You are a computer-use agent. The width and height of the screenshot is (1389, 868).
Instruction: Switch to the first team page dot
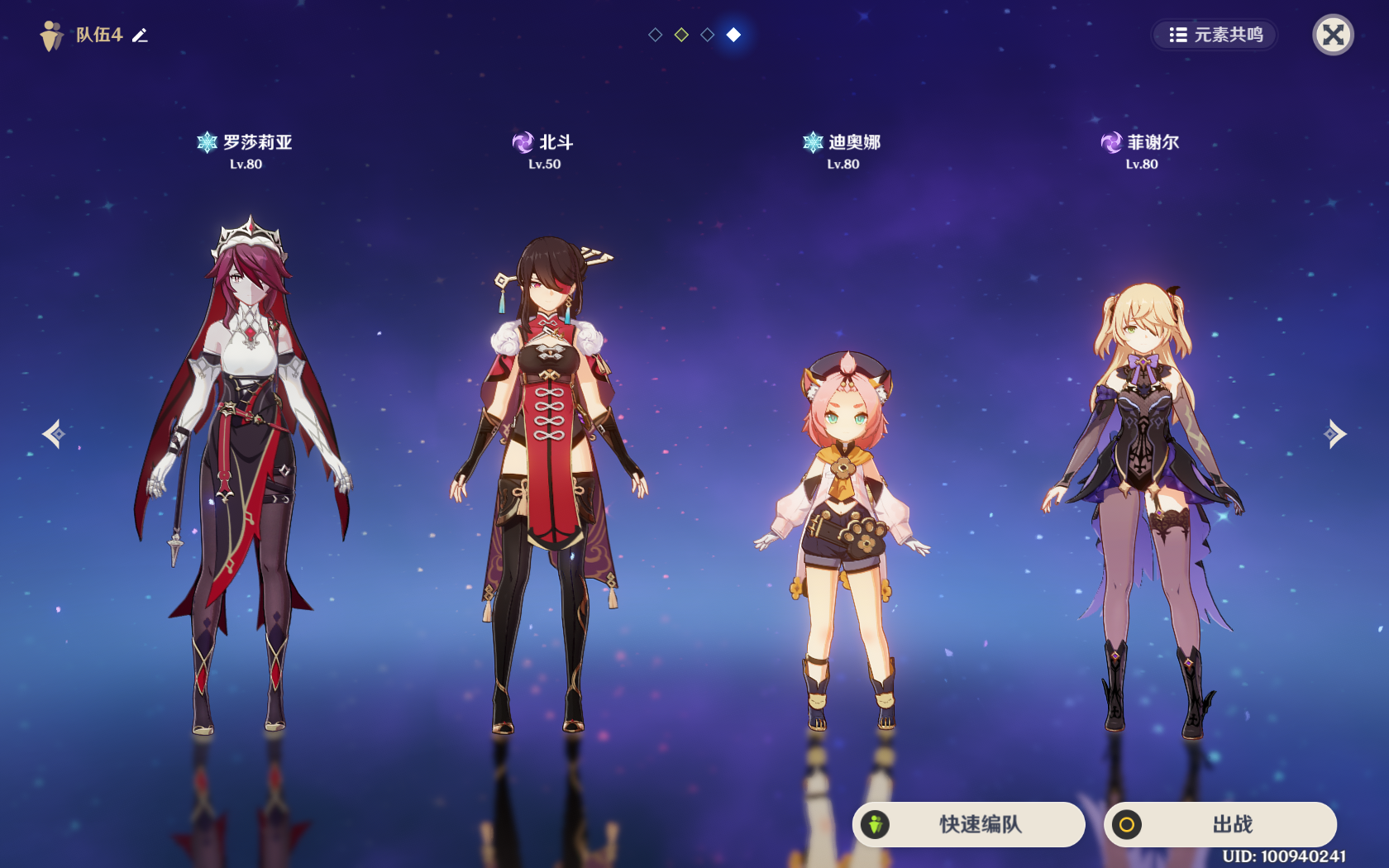656,35
